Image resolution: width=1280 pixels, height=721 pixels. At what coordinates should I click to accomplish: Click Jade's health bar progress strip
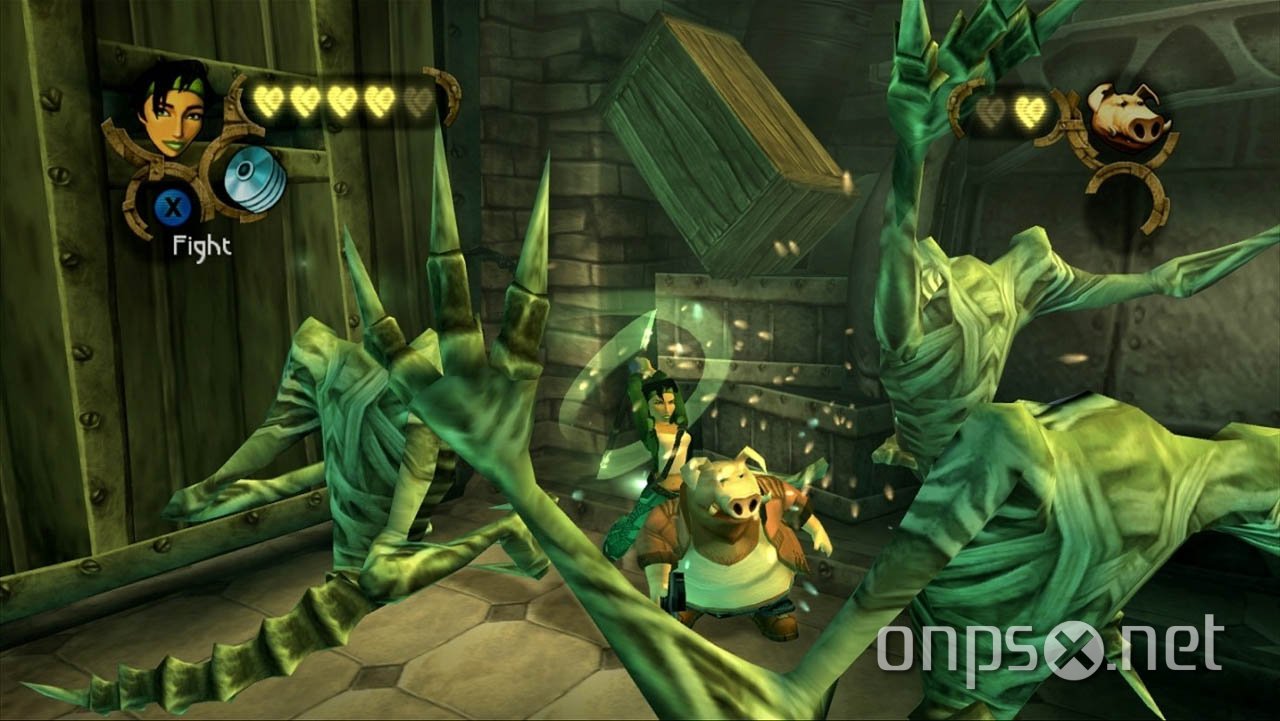(x=345, y=100)
